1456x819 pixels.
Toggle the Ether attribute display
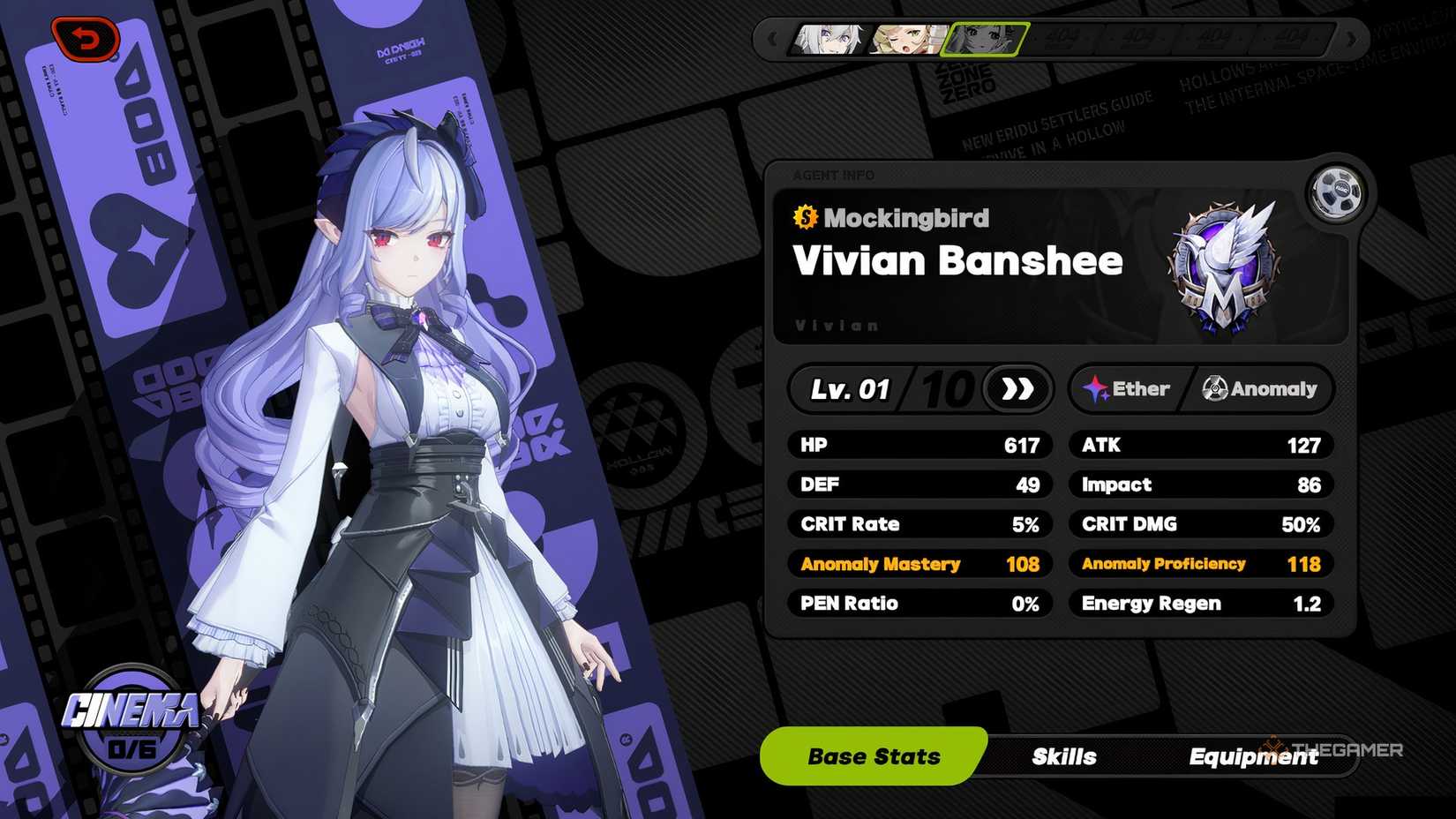[x=1130, y=387]
